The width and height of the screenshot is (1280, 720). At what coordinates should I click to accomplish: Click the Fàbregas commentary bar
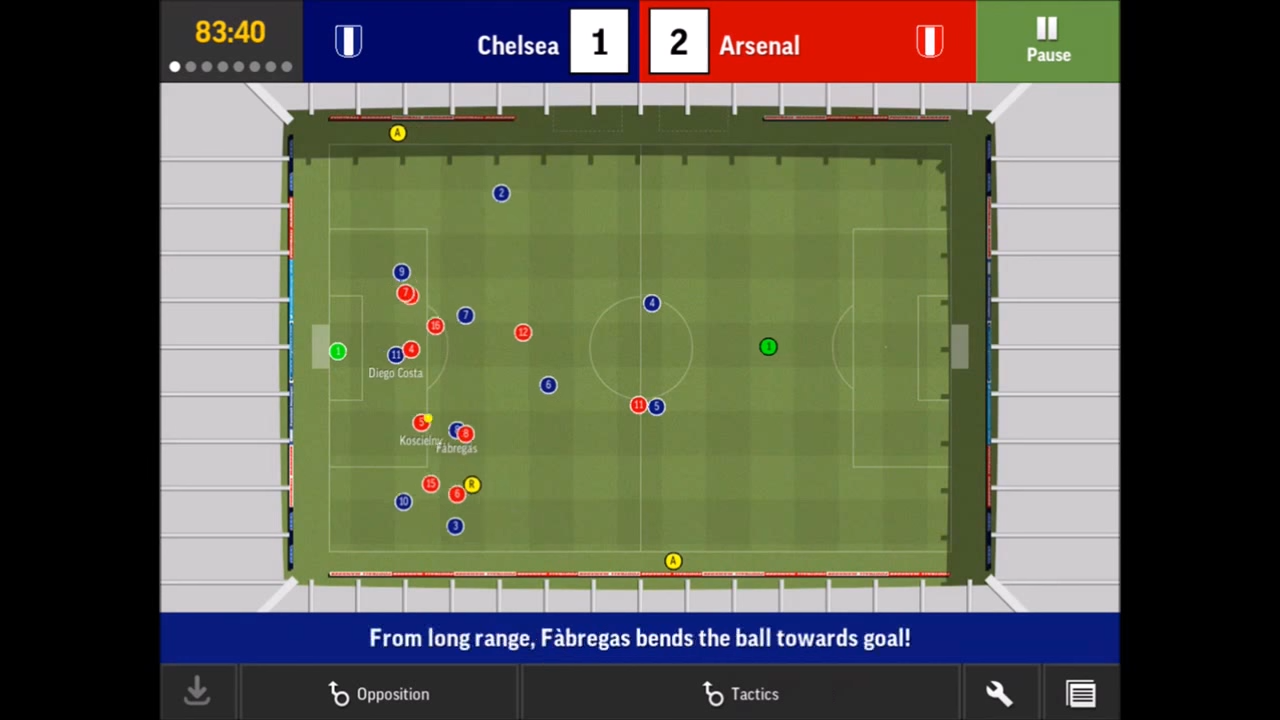coord(640,638)
